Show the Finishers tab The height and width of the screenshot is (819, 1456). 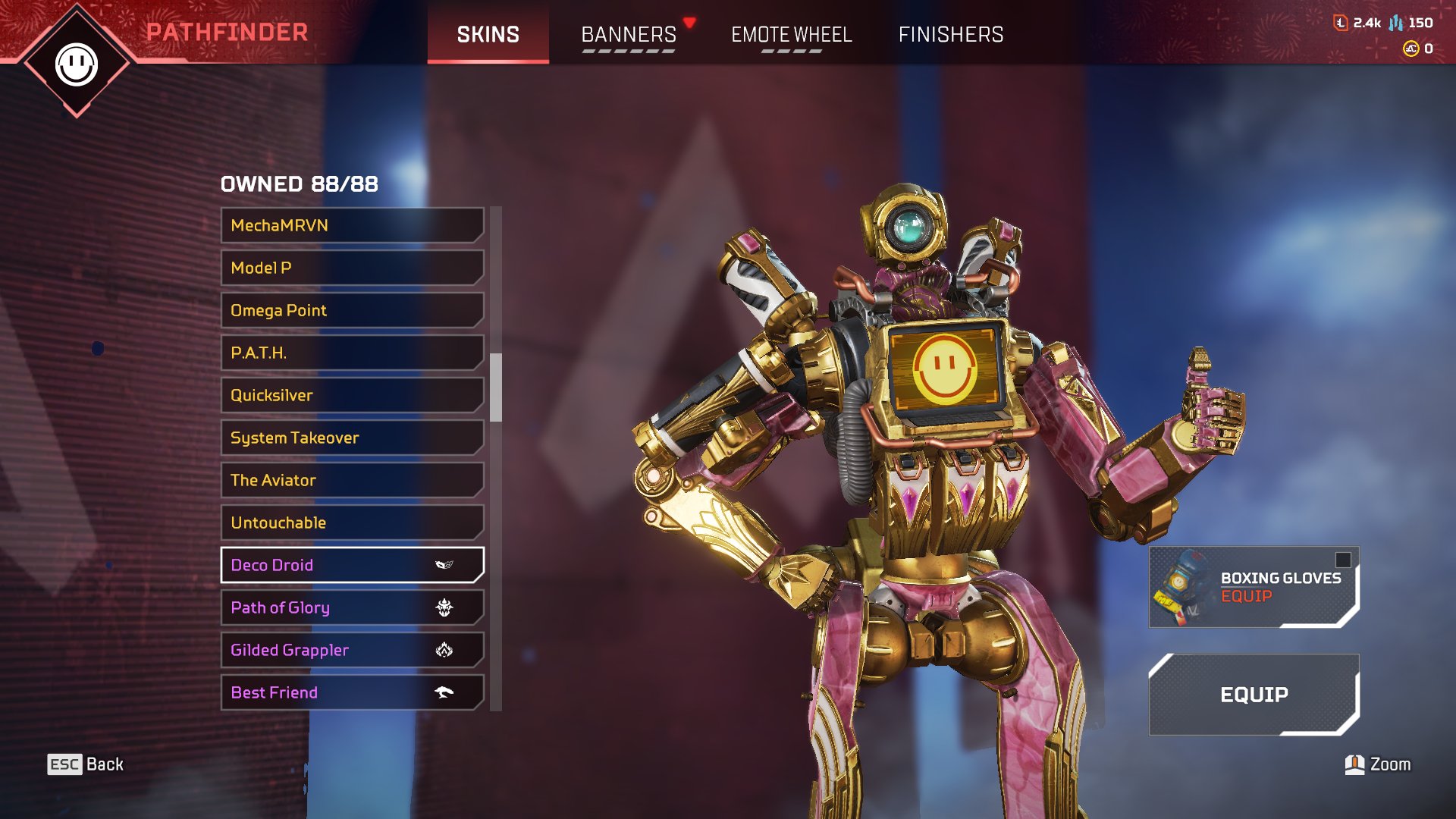tap(950, 34)
